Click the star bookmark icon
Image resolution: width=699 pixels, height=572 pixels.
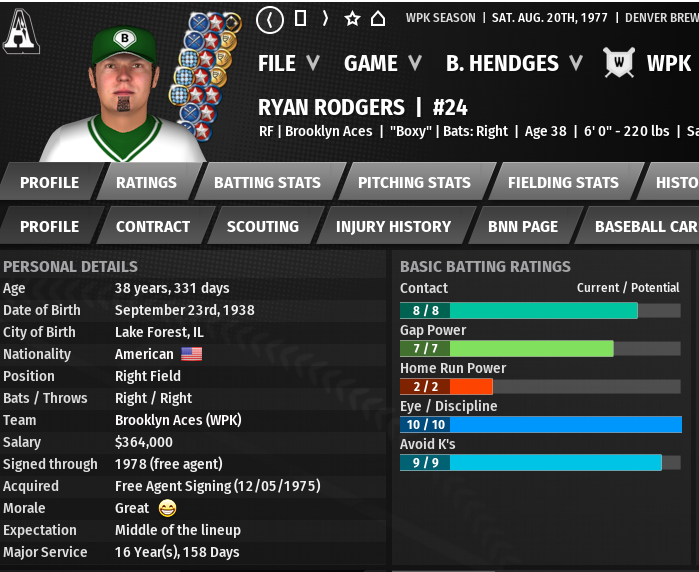(x=352, y=19)
